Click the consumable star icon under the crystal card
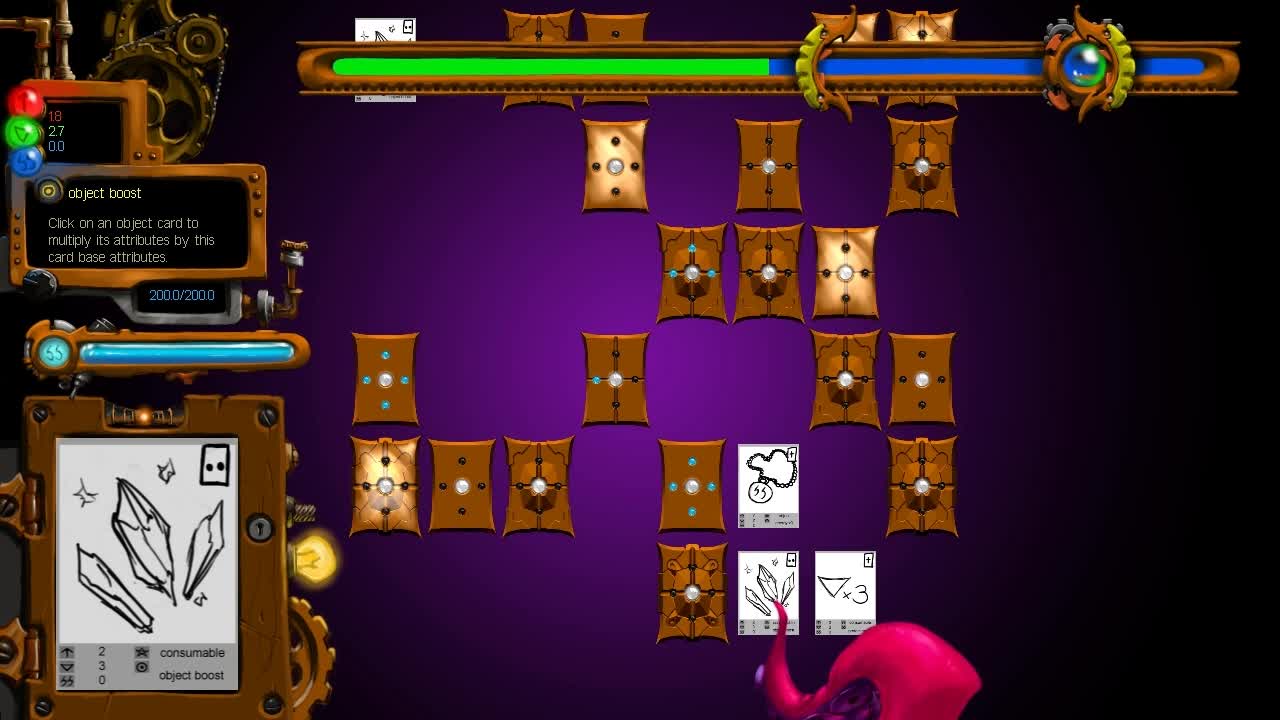This screenshot has height=720, width=1280. 141,652
